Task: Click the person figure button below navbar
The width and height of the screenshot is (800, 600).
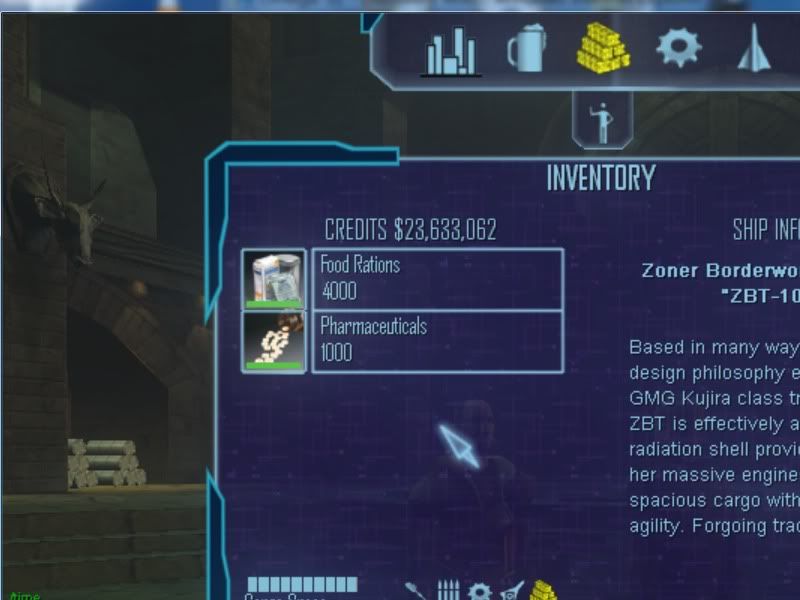Action: tap(603, 121)
